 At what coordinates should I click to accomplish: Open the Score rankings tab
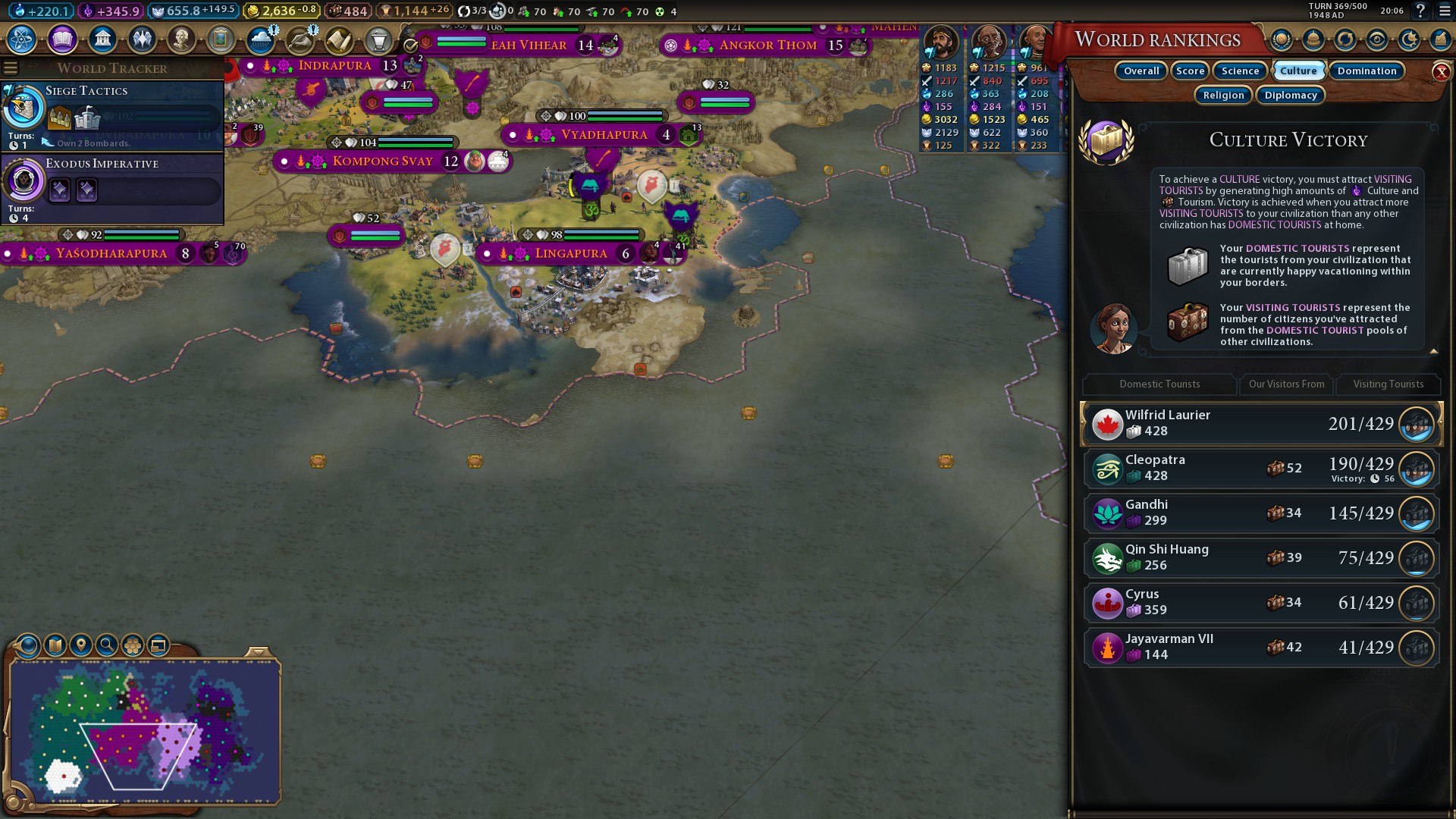pyautogui.click(x=1190, y=71)
